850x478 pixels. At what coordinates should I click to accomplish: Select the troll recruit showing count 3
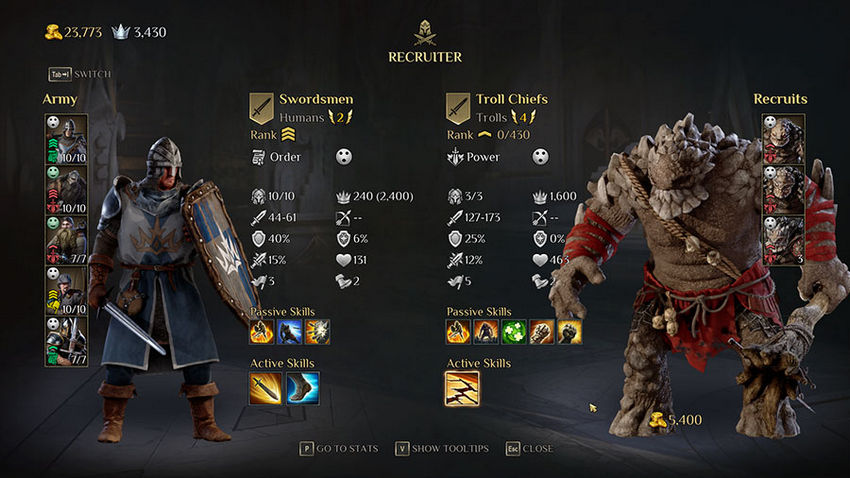[783, 240]
